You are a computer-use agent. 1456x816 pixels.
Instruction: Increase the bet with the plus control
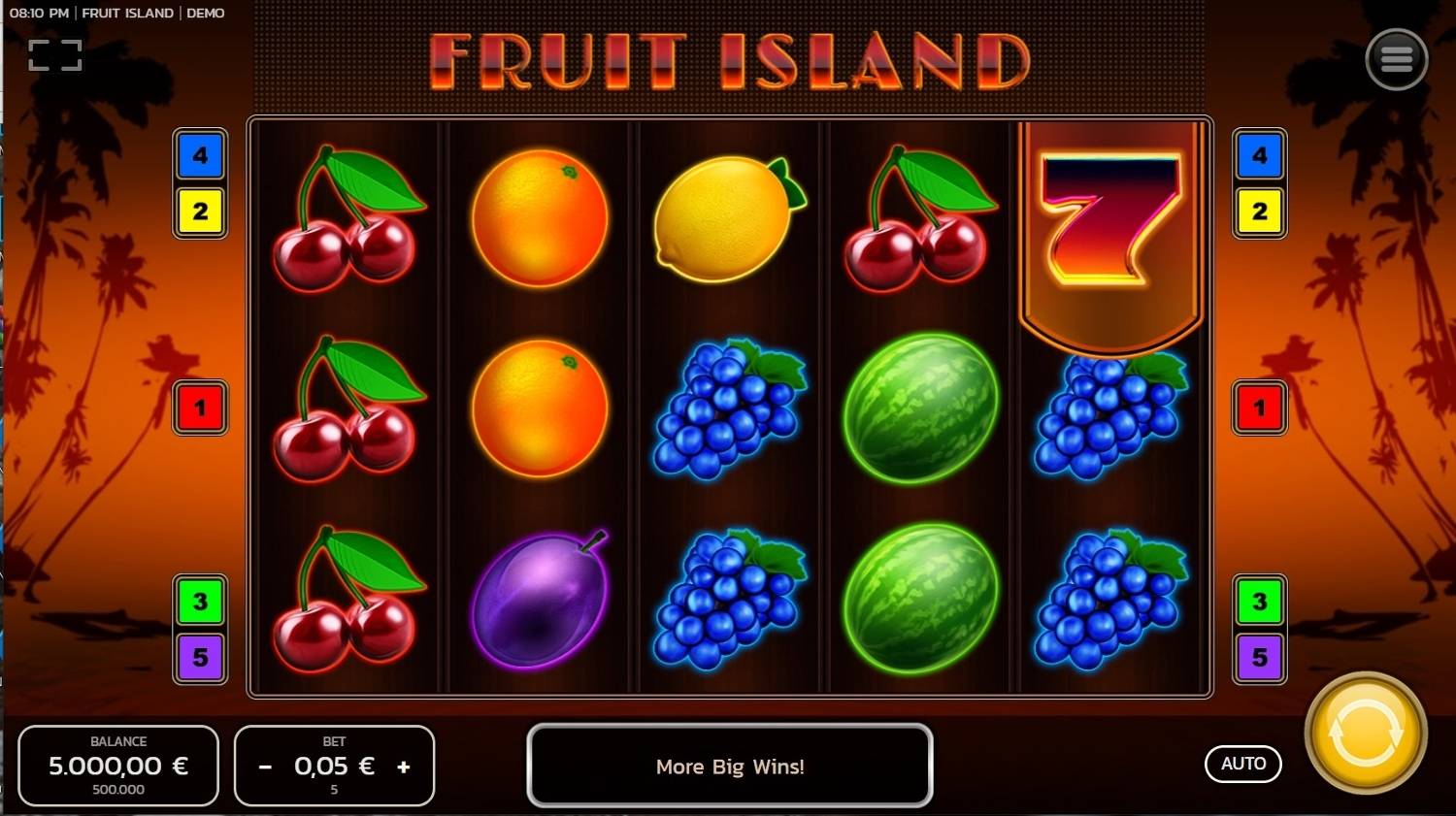[x=404, y=767]
